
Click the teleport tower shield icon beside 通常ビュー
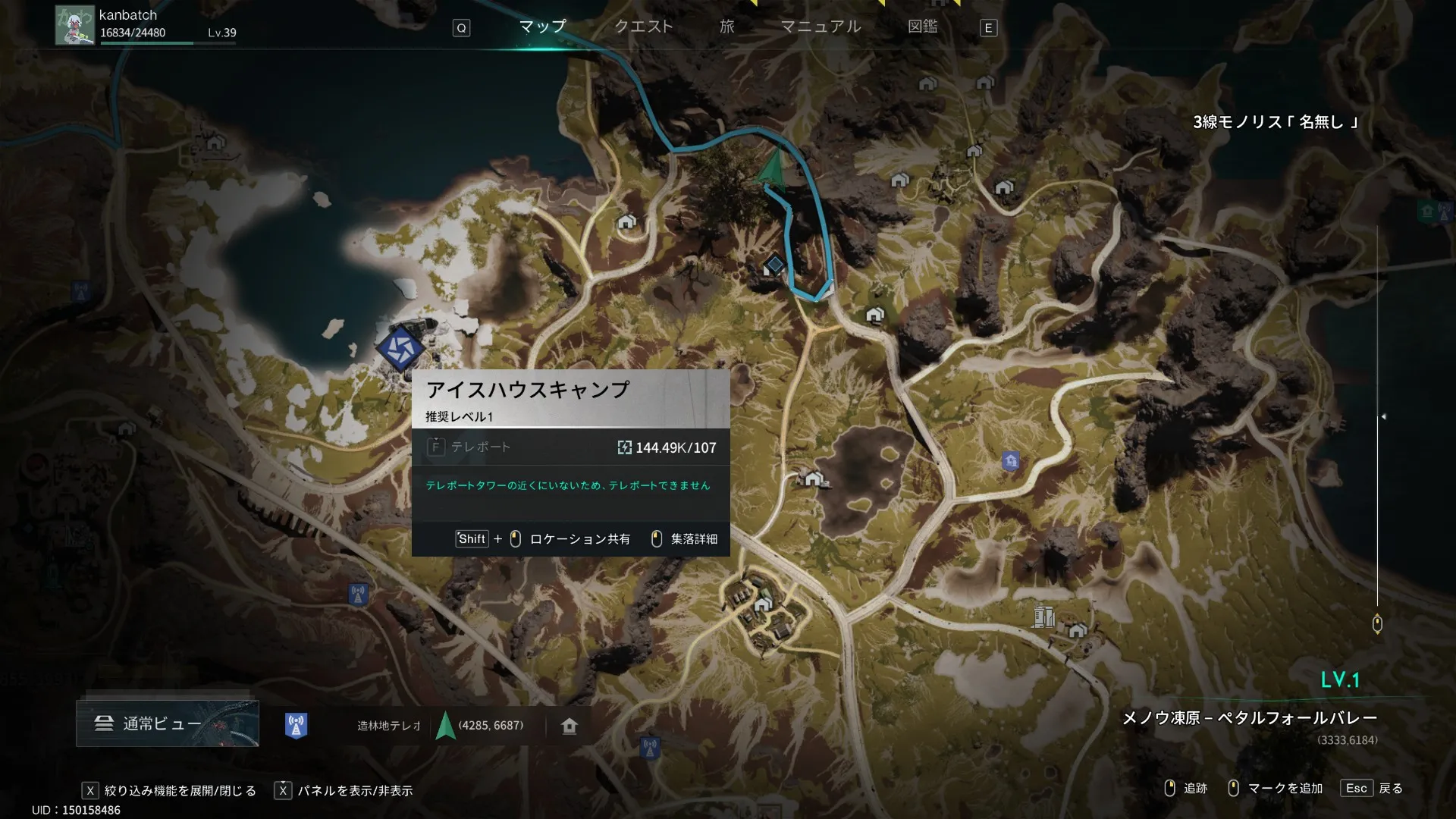click(x=296, y=726)
